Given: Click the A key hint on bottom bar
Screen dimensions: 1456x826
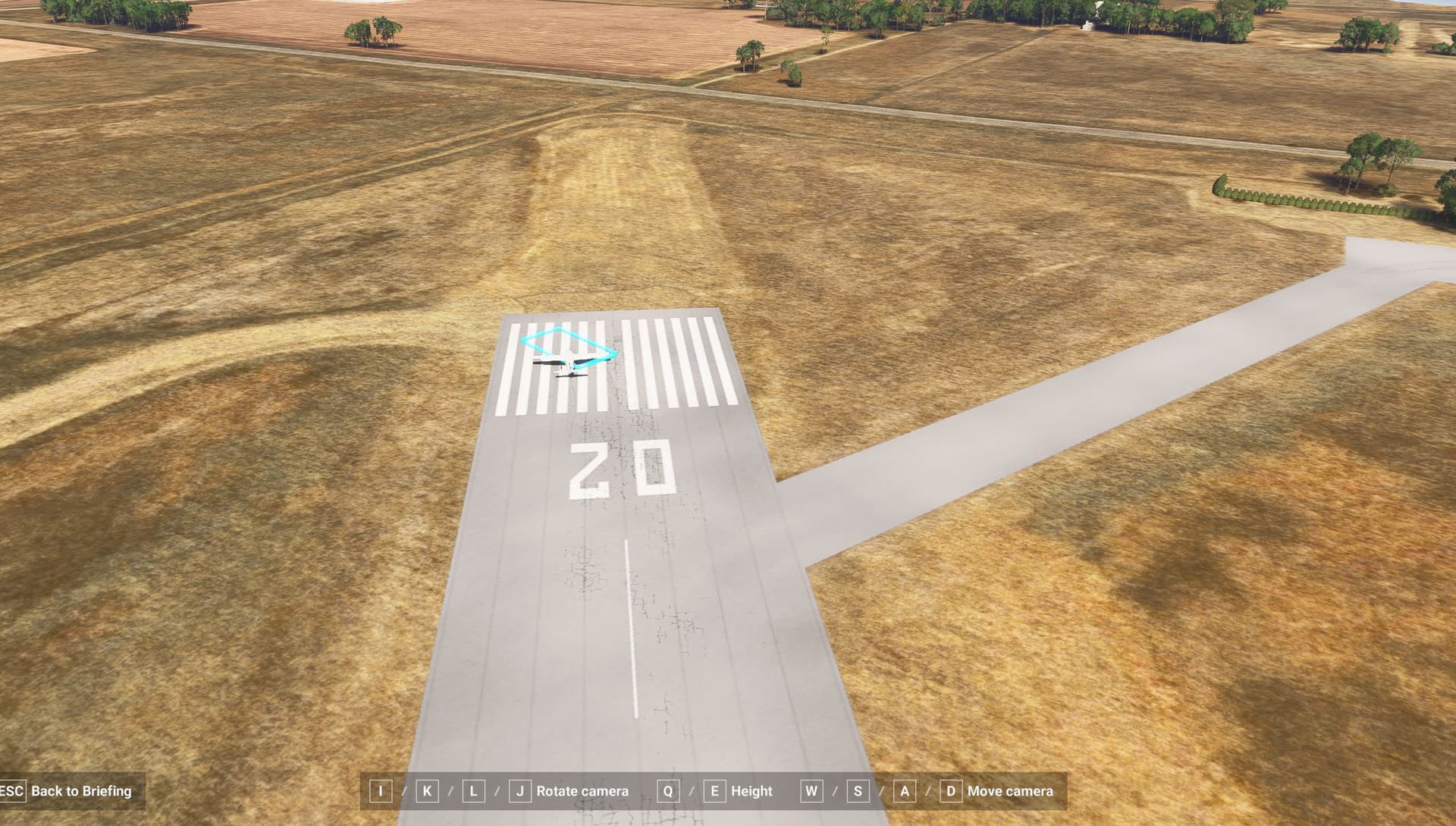Looking at the screenshot, I should 903,791.
